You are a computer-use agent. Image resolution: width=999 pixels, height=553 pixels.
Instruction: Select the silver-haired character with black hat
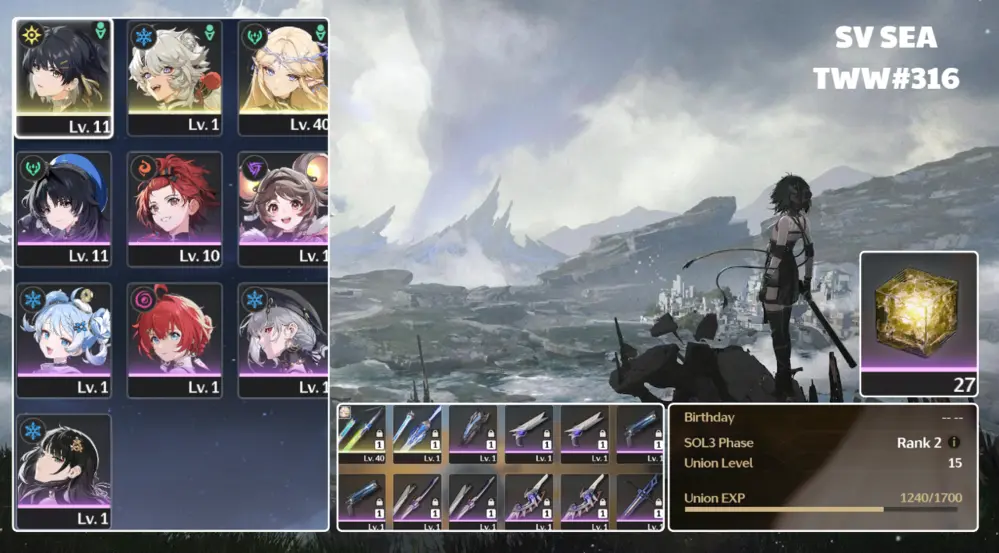click(284, 339)
